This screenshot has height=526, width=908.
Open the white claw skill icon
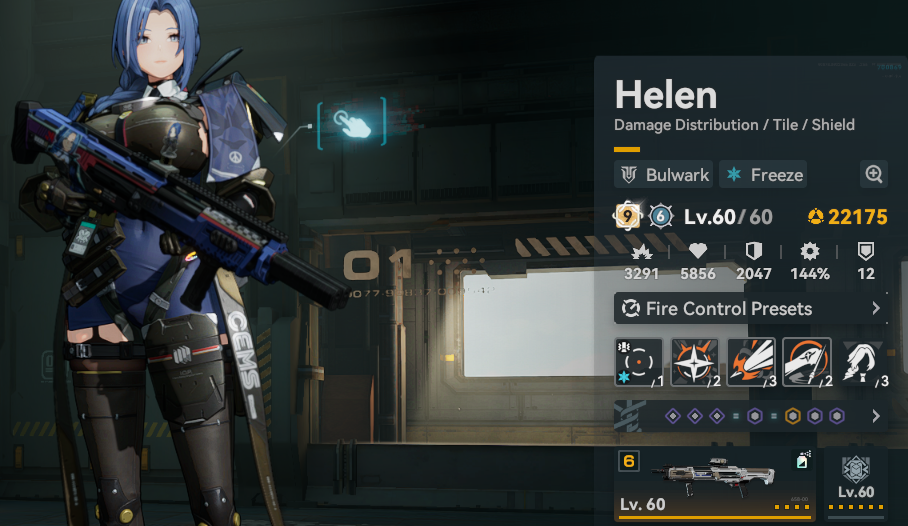click(x=862, y=362)
